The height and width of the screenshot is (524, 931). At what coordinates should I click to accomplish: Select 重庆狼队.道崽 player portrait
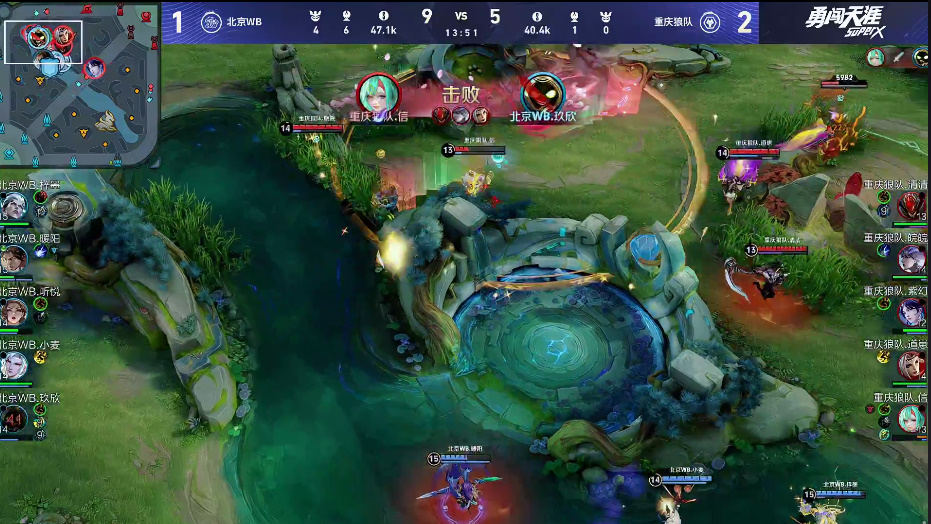911,365
